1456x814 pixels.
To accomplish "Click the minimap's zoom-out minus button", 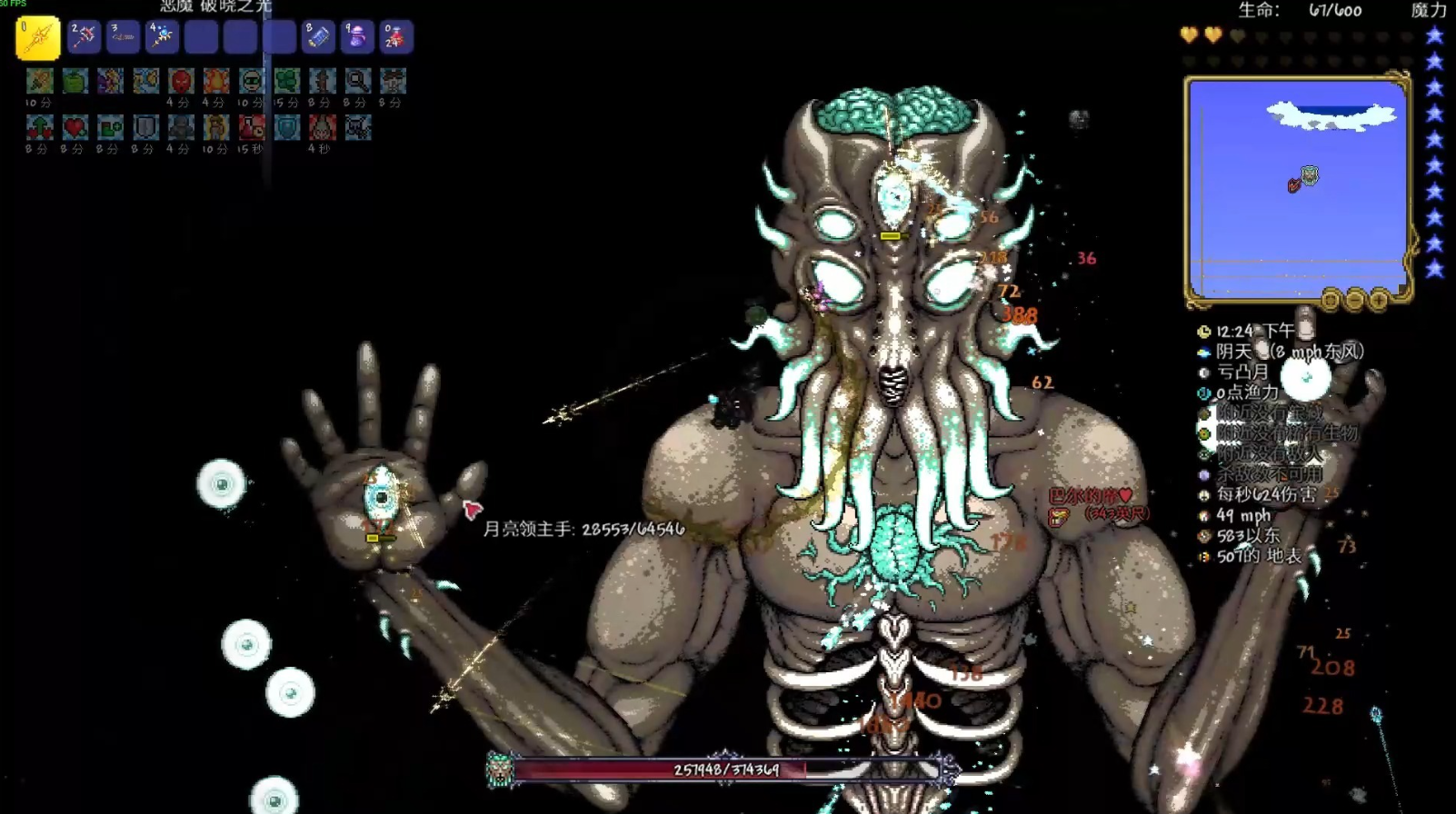I will (x=1355, y=300).
